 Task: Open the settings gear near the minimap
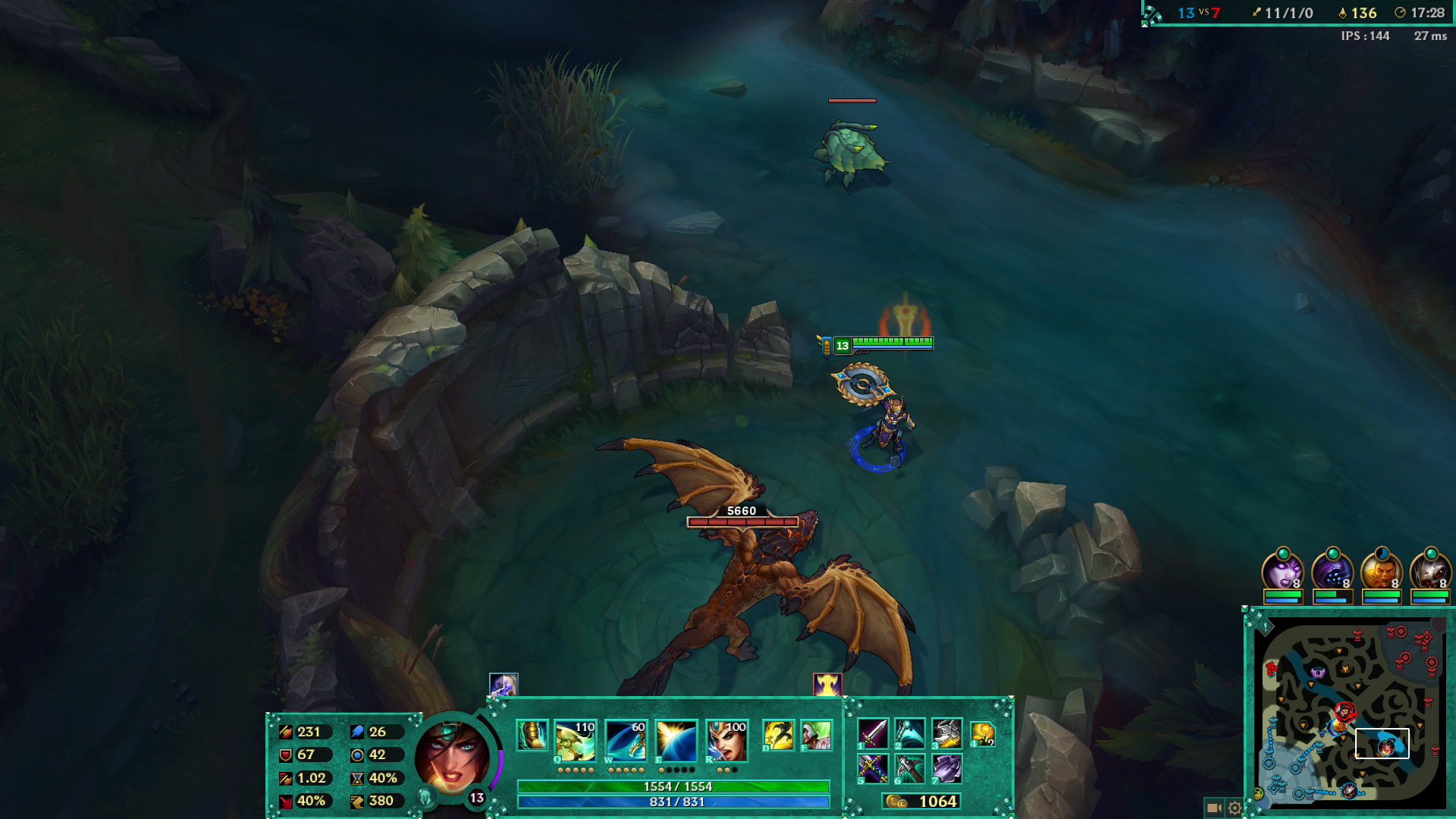click(x=1235, y=808)
